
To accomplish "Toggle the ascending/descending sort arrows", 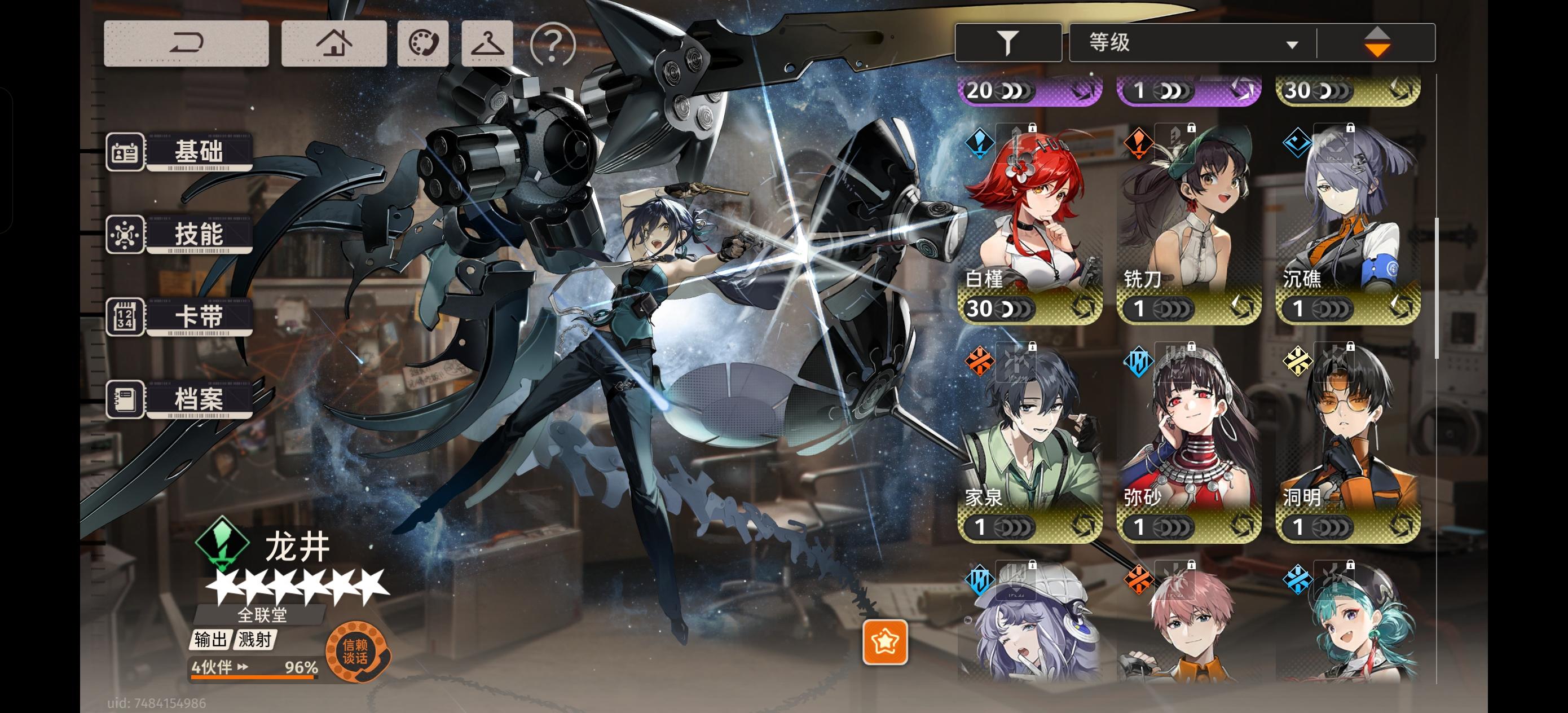I will (1377, 41).
